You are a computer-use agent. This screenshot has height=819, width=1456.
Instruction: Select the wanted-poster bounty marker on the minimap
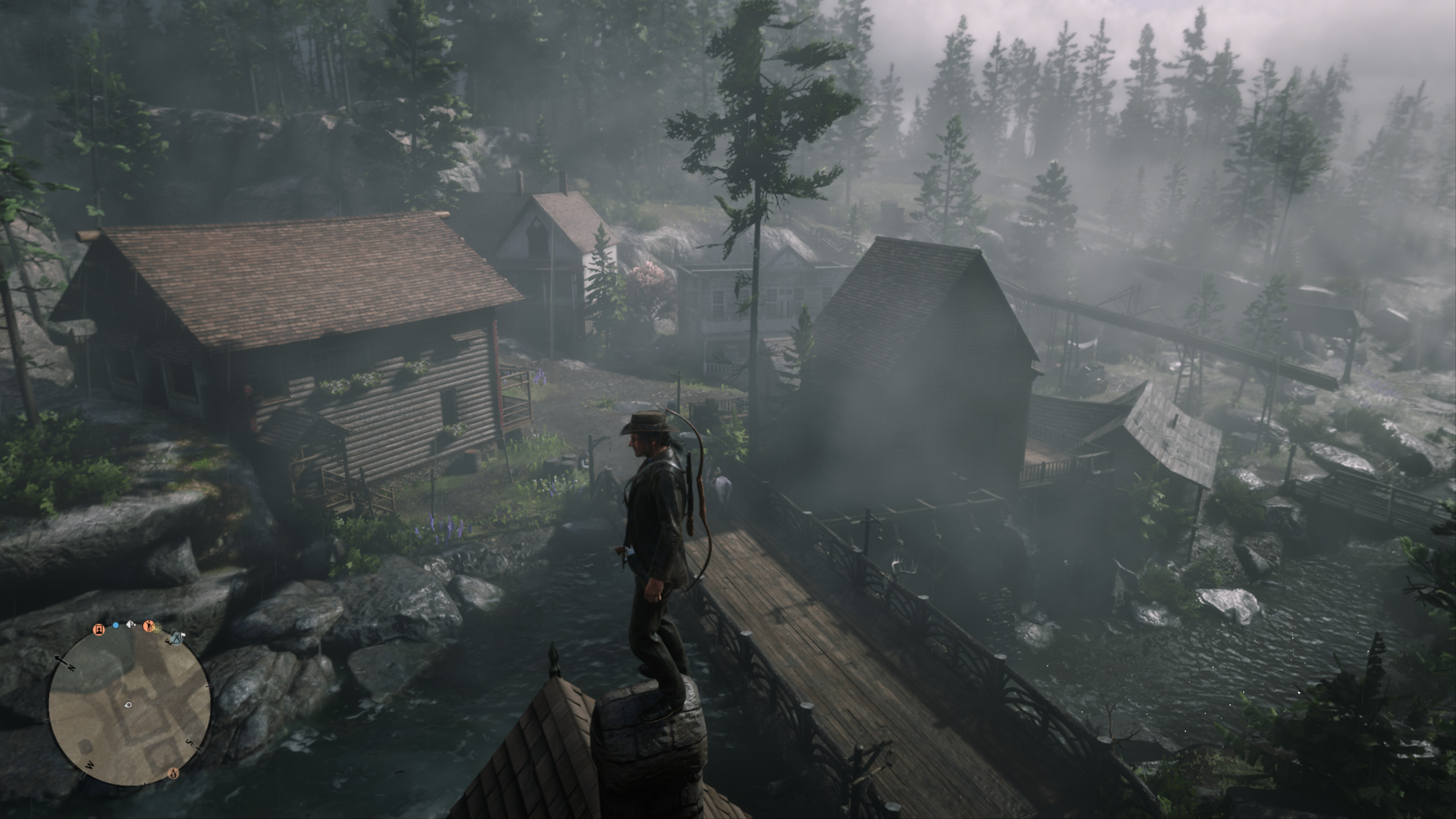coord(99,630)
